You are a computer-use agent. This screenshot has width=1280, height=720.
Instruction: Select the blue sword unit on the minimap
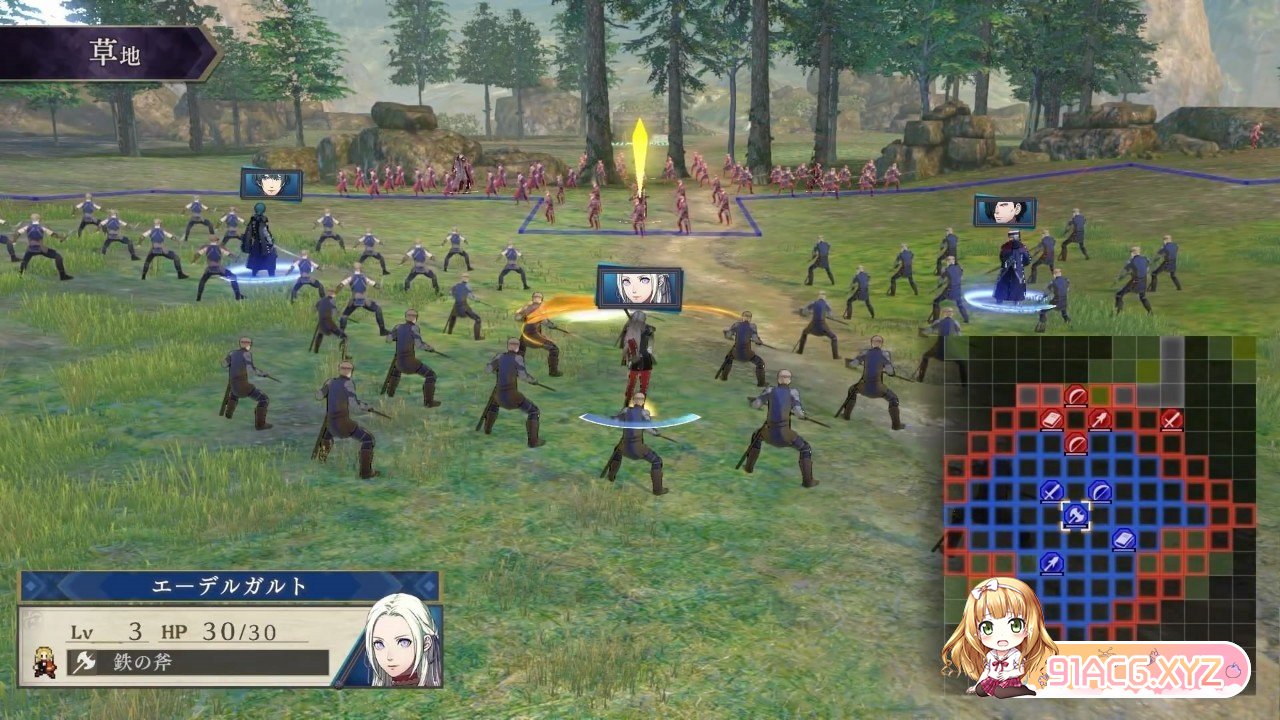(1051, 491)
